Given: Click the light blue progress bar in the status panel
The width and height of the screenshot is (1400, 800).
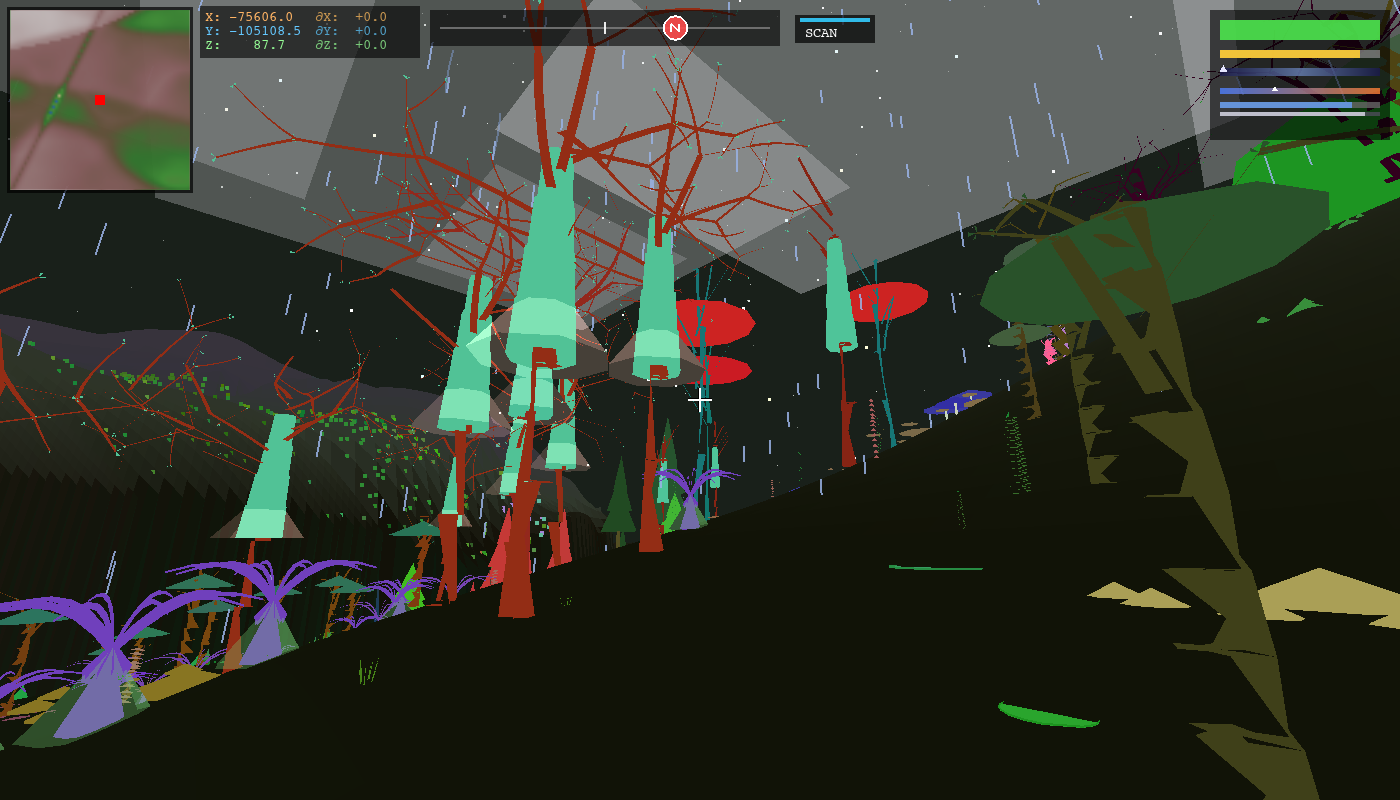Looking at the screenshot, I should point(1285,105).
